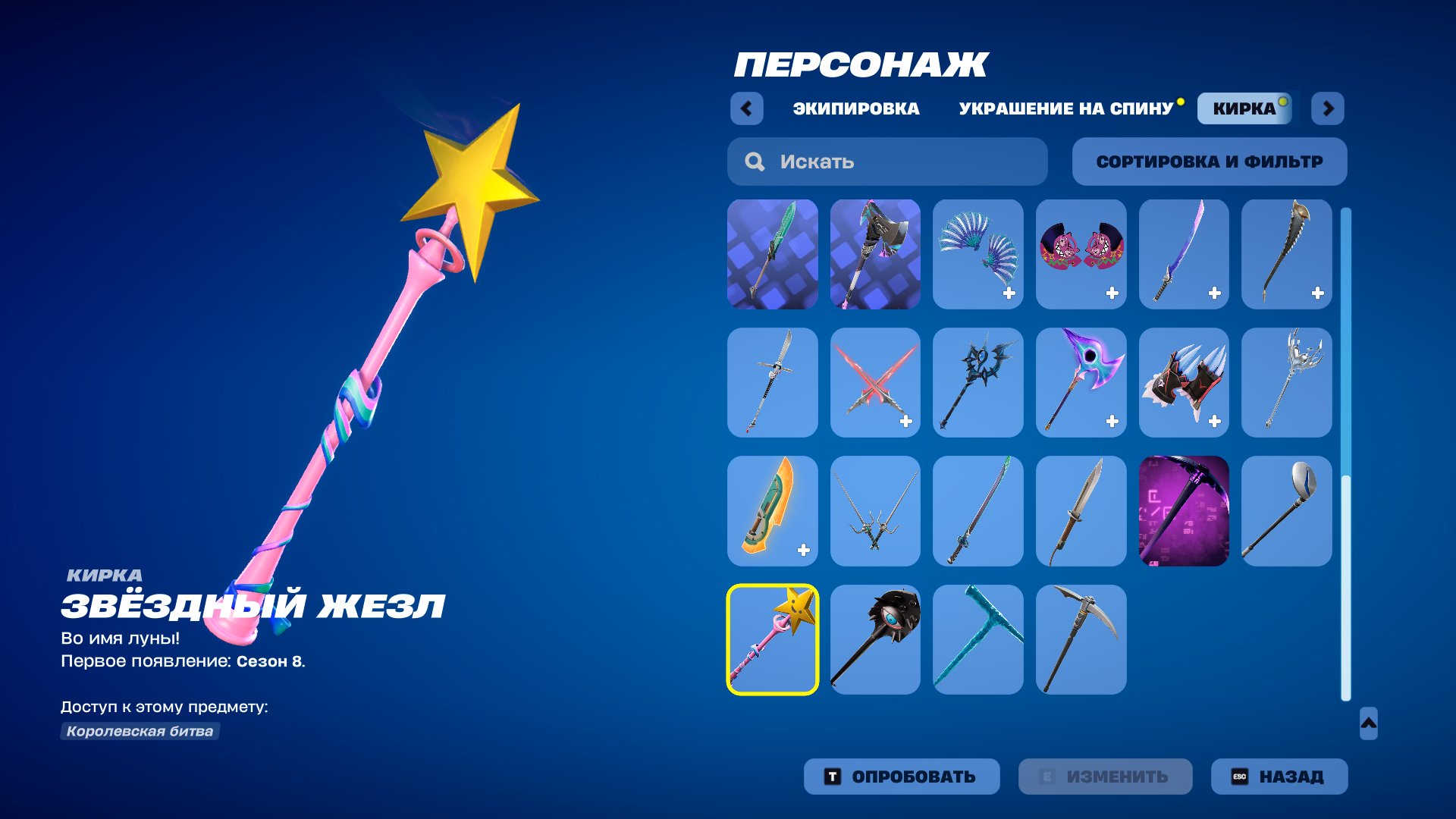Go to next category with right arrow
The image size is (1456, 819).
(1328, 108)
